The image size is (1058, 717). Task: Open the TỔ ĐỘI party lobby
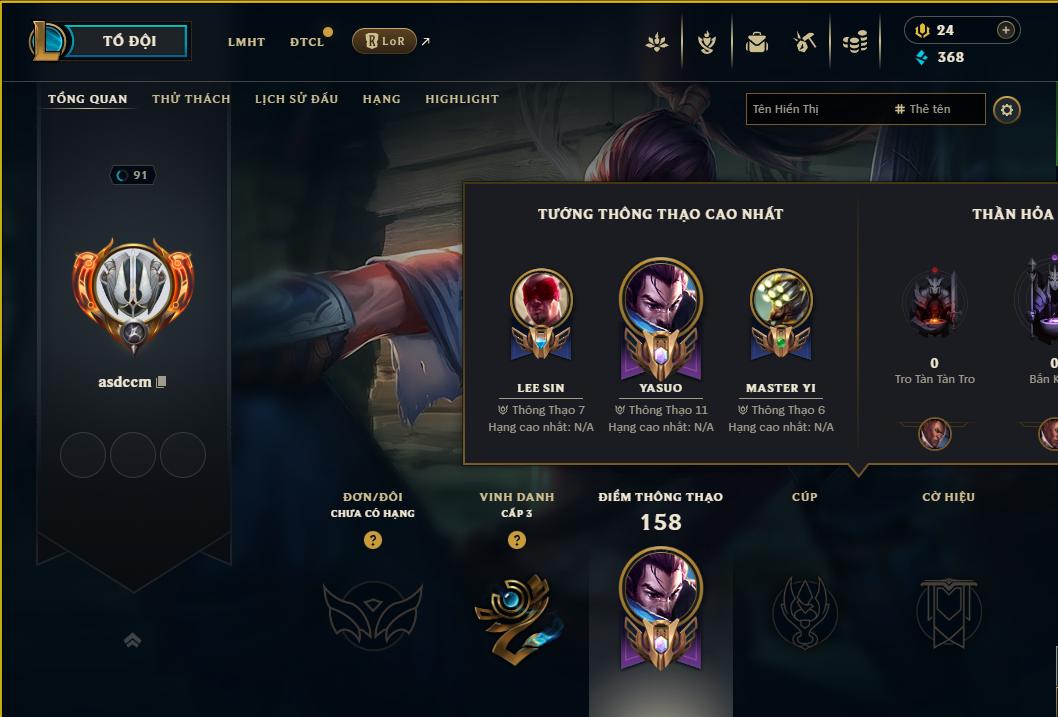pos(130,41)
